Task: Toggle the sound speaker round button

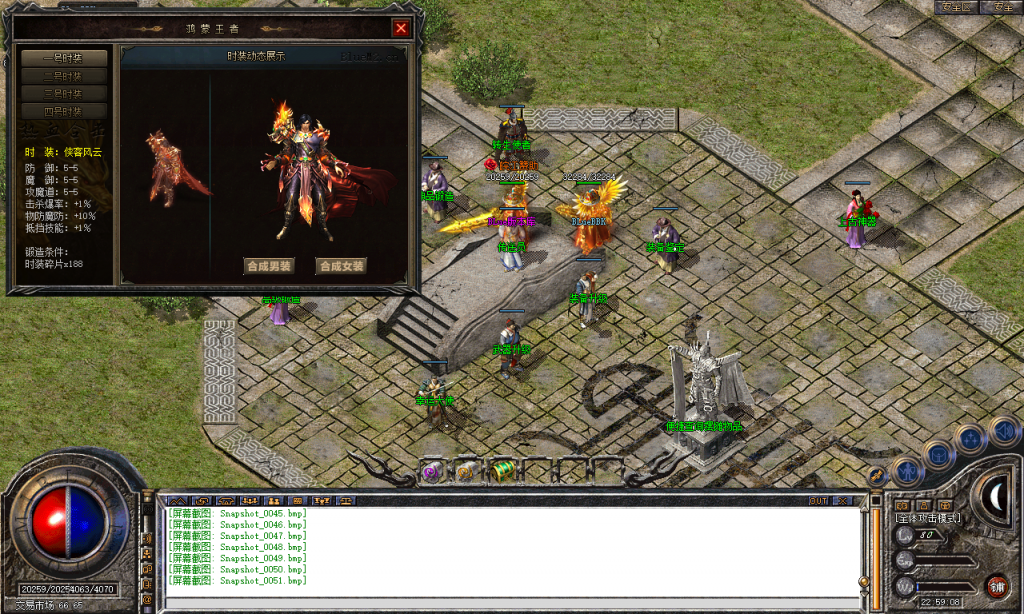Action: pyautogui.click(x=1001, y=431)
